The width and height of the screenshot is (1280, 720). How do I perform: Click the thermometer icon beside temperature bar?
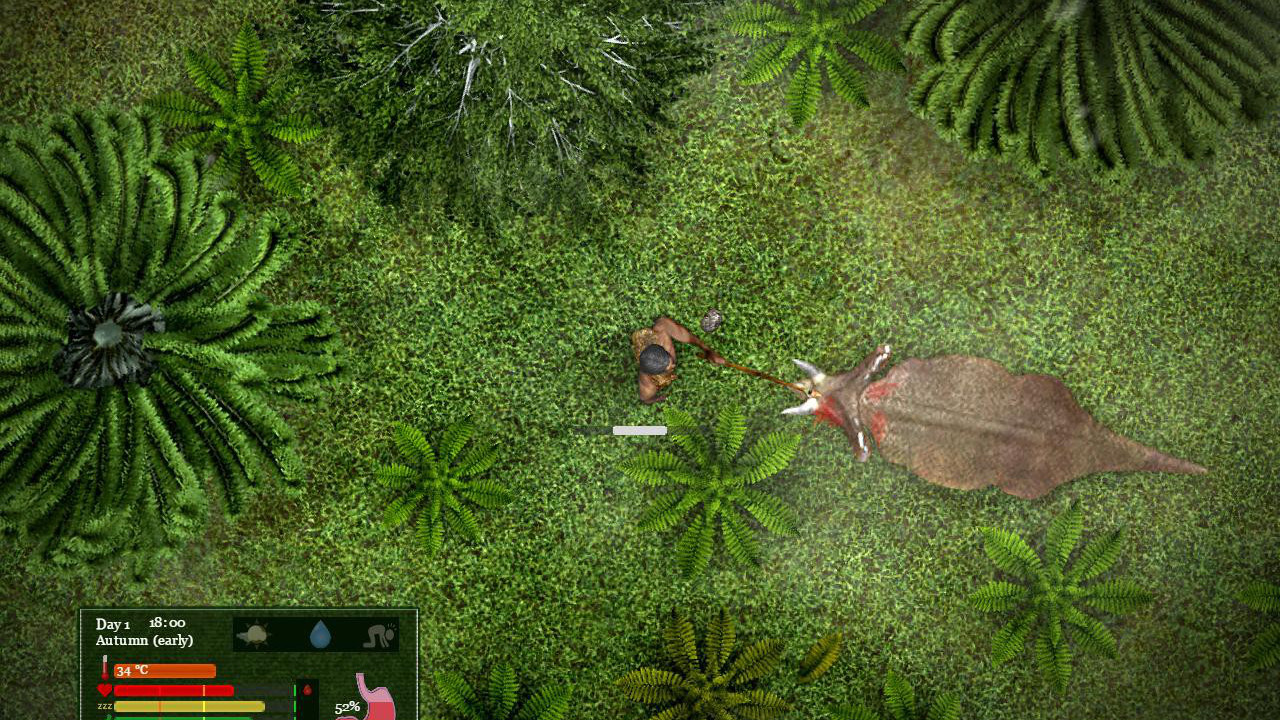click(105, 667)
